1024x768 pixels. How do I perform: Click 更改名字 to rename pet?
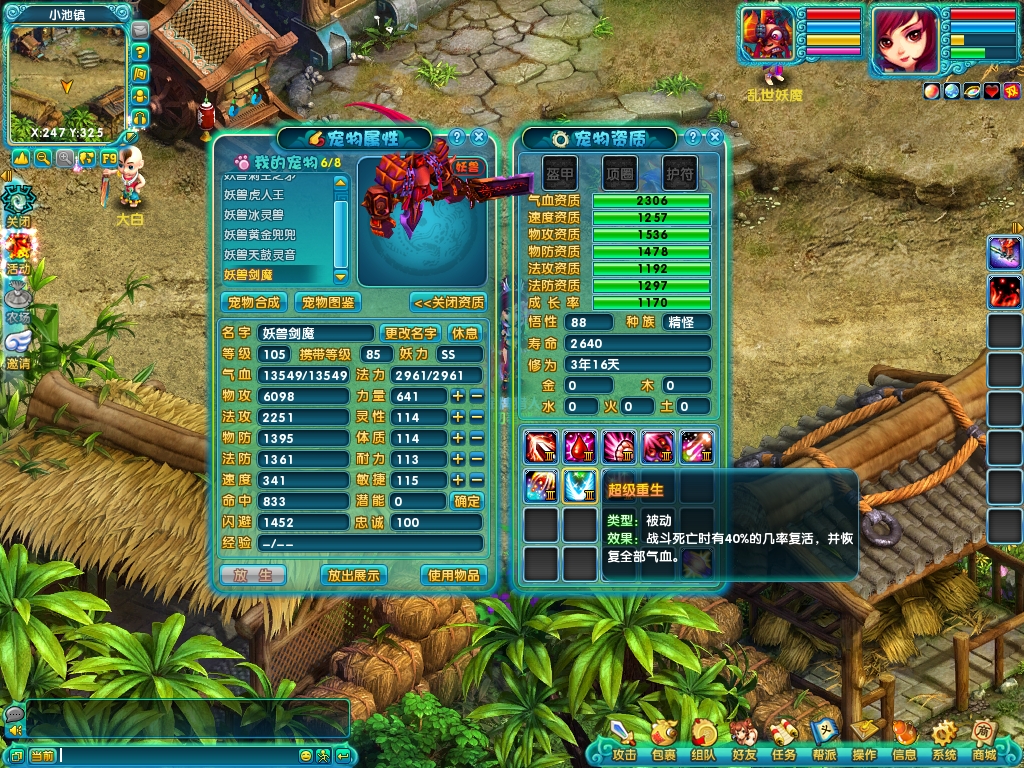coord(411,333)
